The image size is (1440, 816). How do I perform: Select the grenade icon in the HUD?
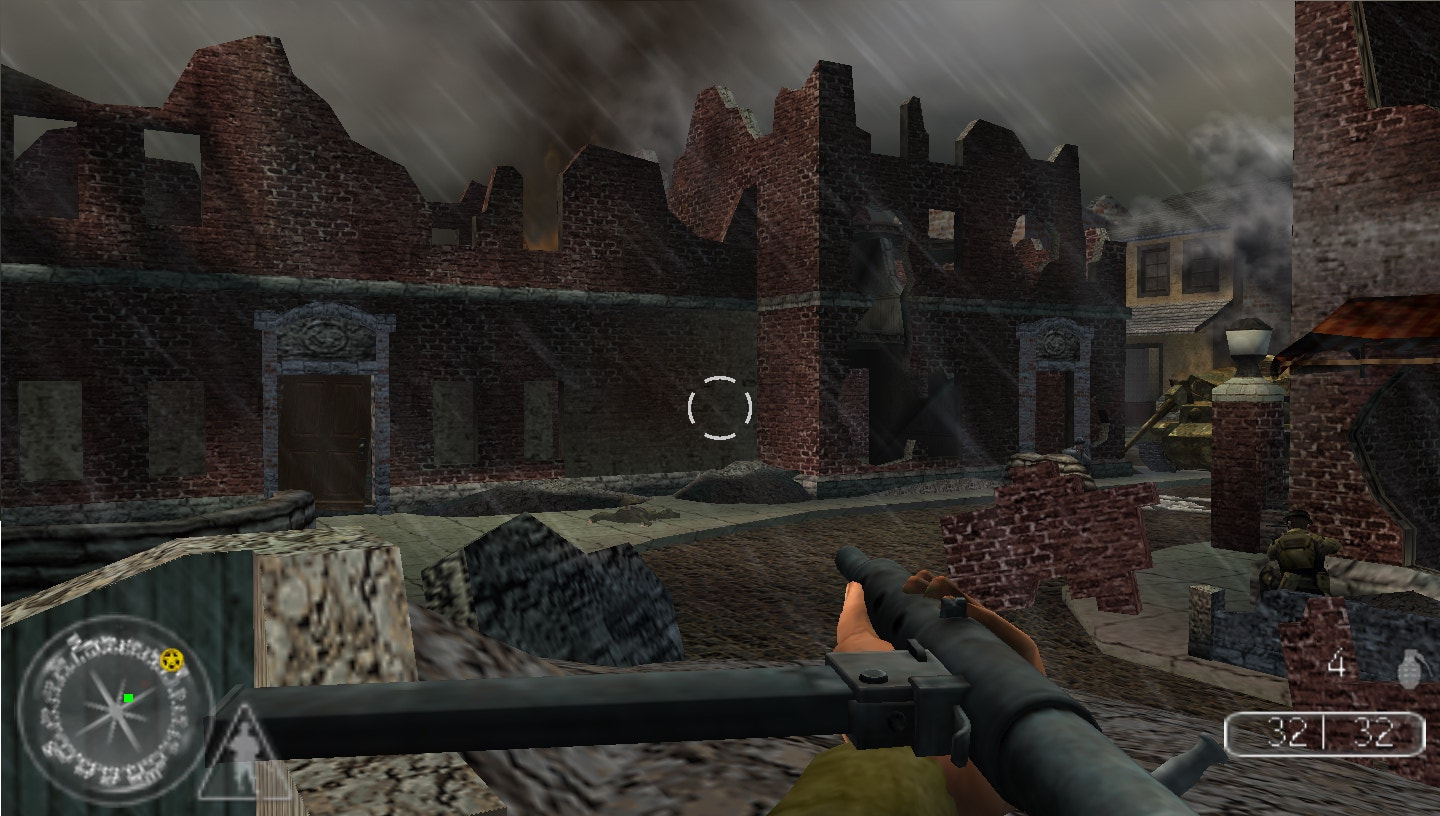point(1410,667)
